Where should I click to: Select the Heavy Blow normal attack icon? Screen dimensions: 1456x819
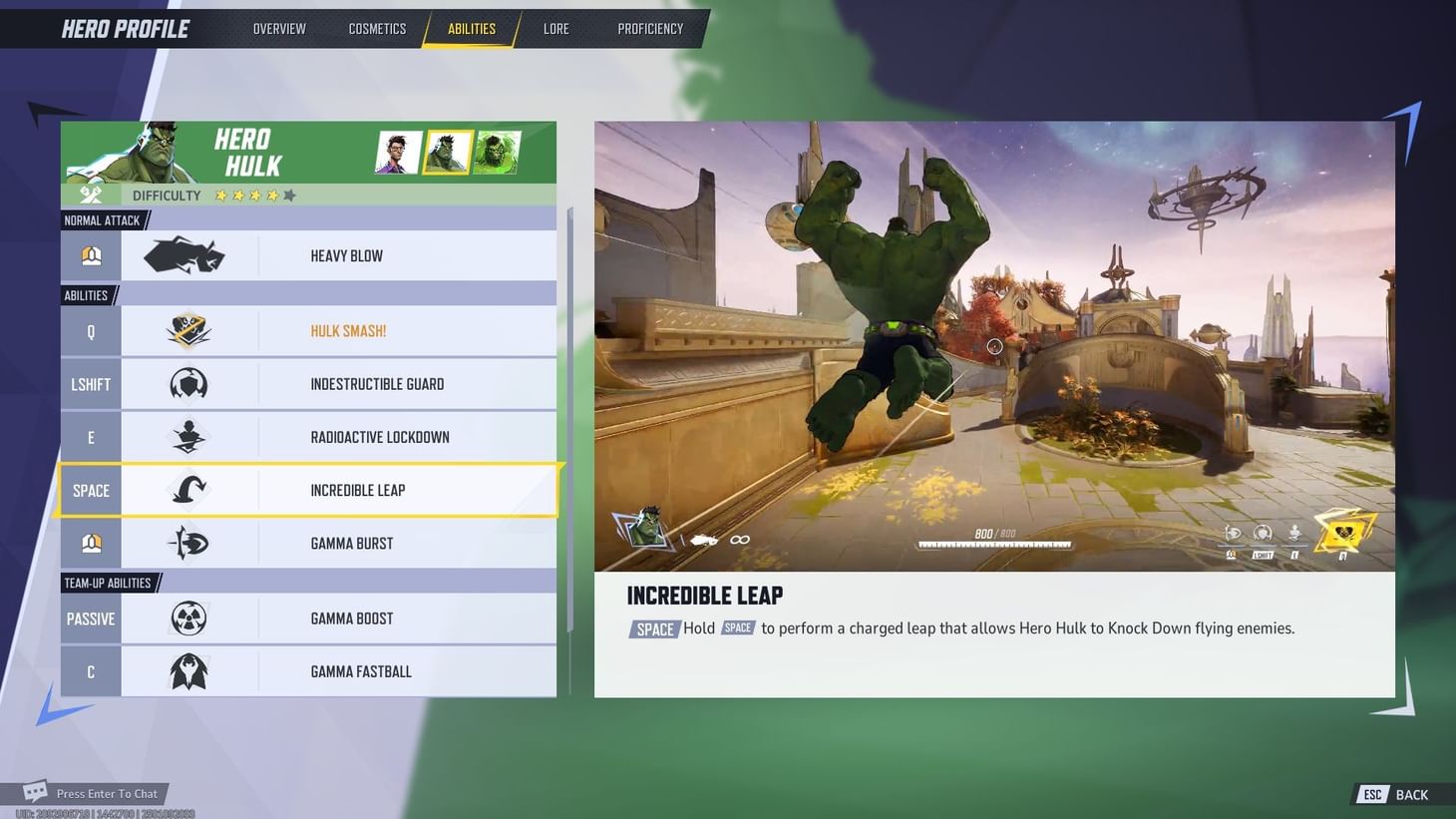click(185, 254)
